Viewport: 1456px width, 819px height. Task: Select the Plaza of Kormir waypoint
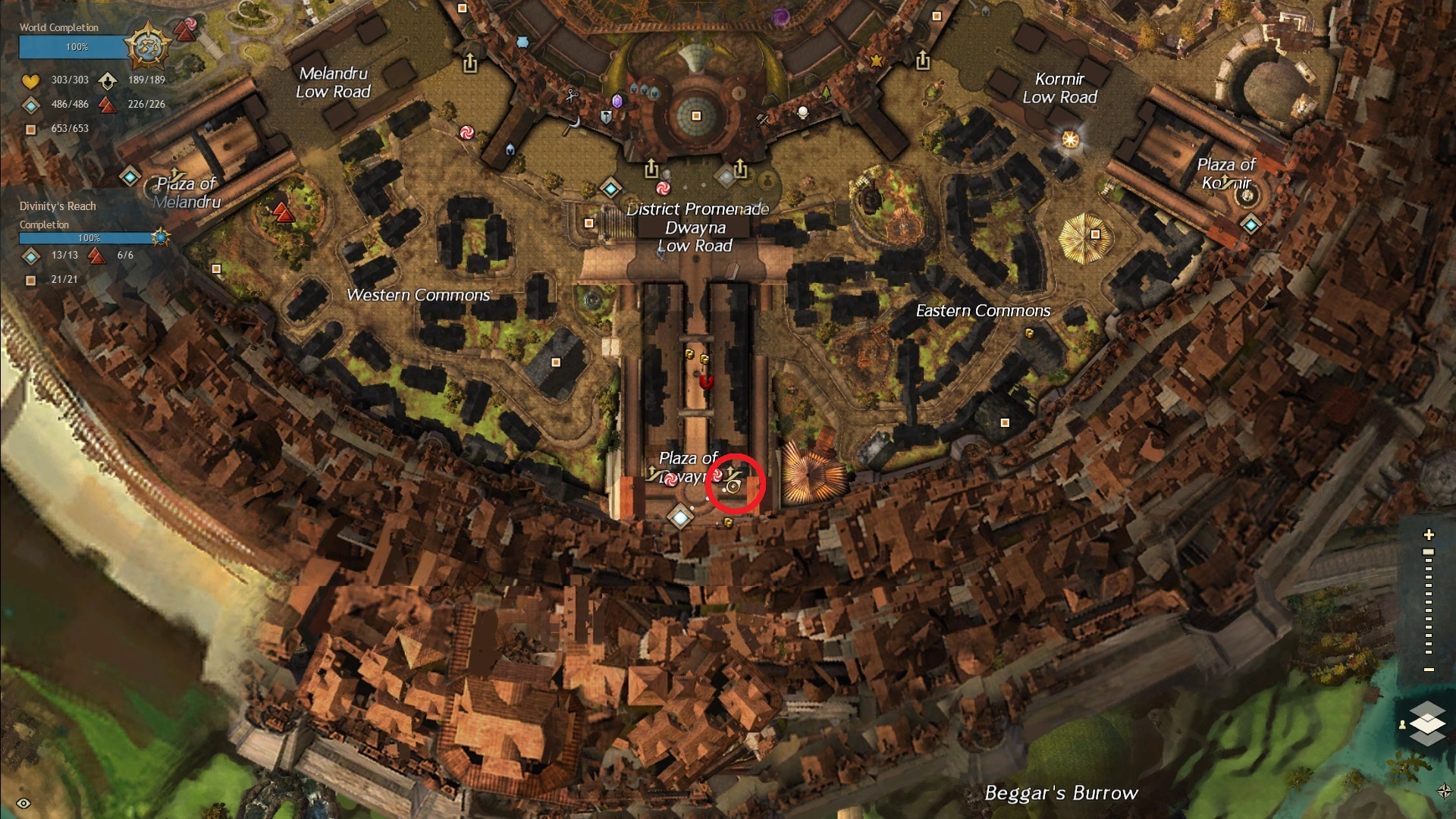click(1250, 224)
